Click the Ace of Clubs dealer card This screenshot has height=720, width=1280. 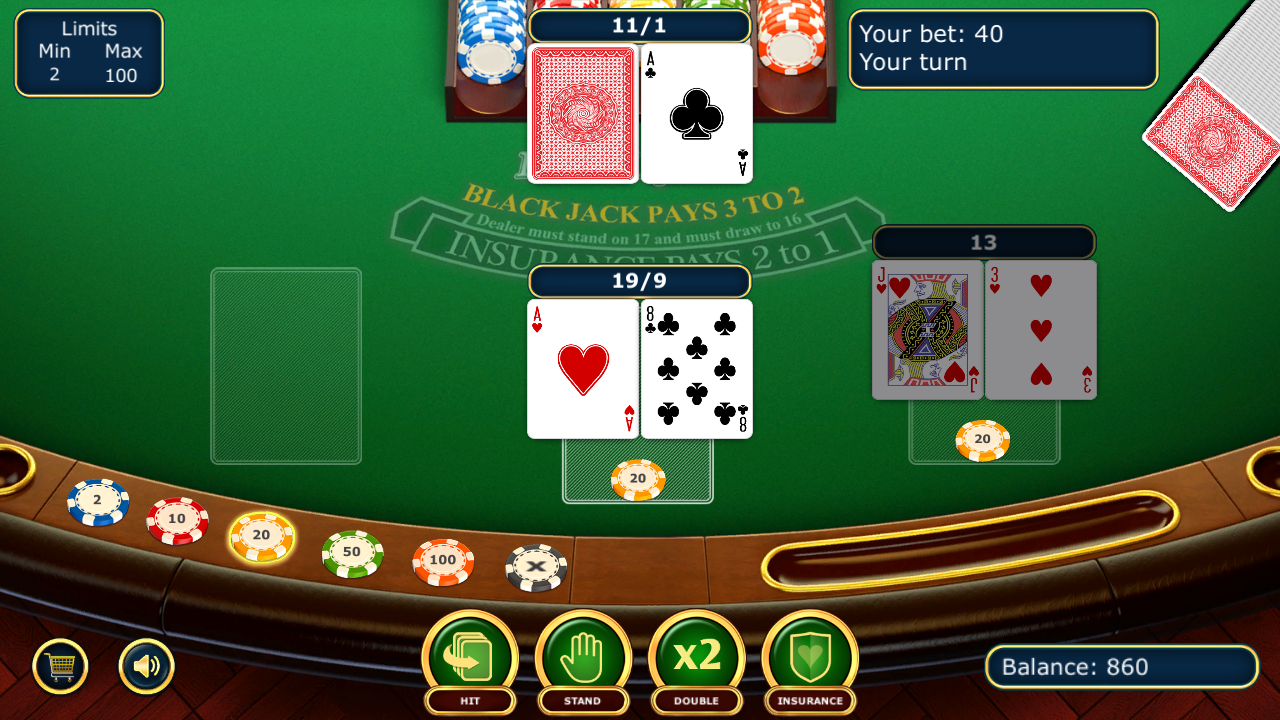click(696, 113)
